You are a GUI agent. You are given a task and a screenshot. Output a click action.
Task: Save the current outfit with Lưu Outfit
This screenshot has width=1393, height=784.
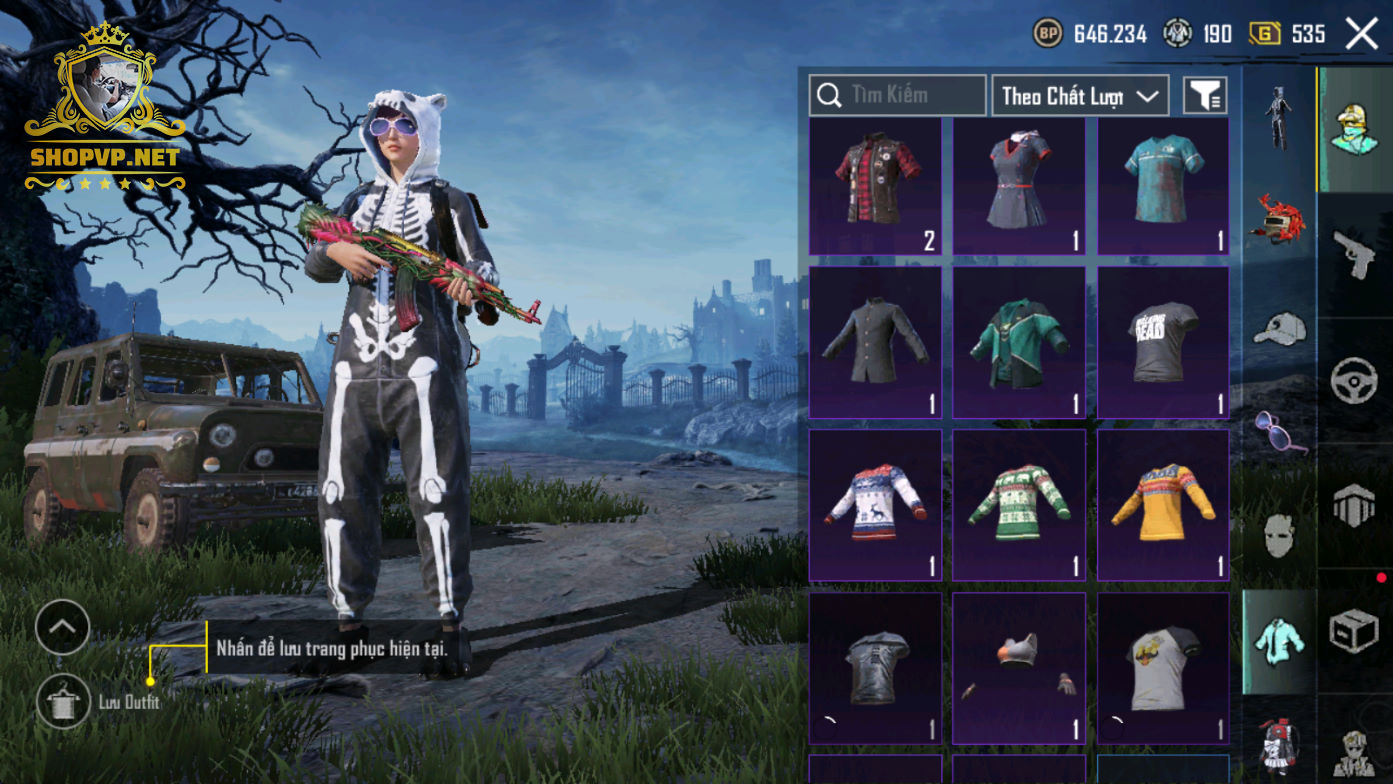click(63, 701)
